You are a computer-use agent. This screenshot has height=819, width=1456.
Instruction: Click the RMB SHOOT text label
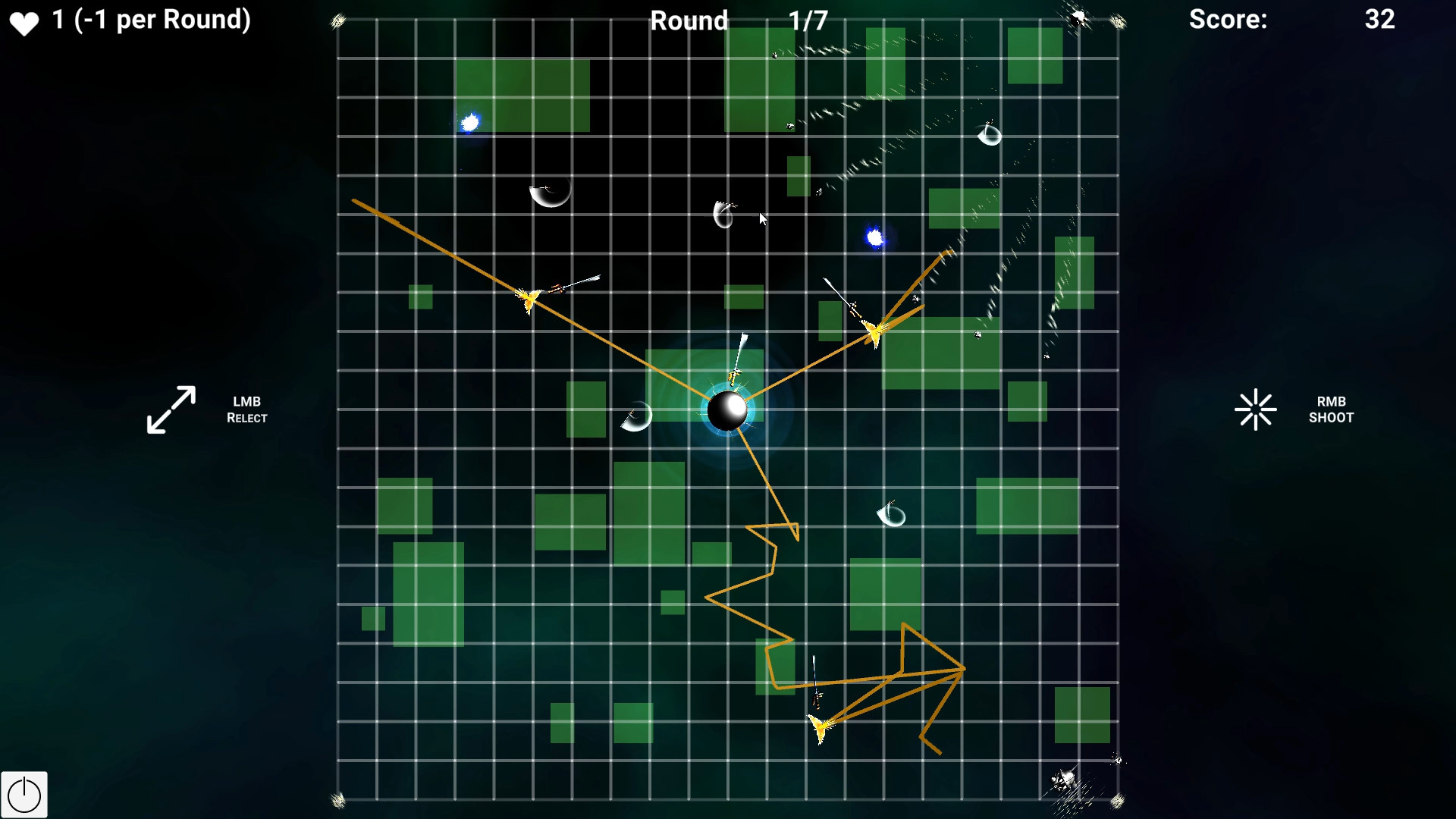(x=1331, y=409)
